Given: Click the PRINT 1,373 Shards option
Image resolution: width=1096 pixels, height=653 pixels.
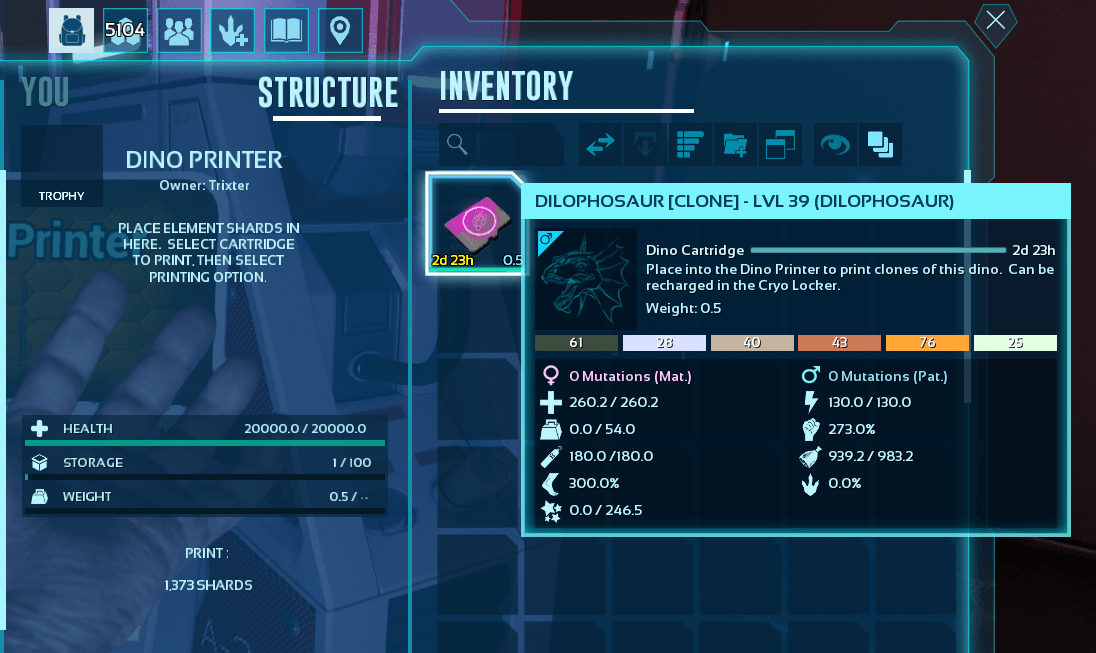Looking at the screenshot, I should tap(207, 569).
